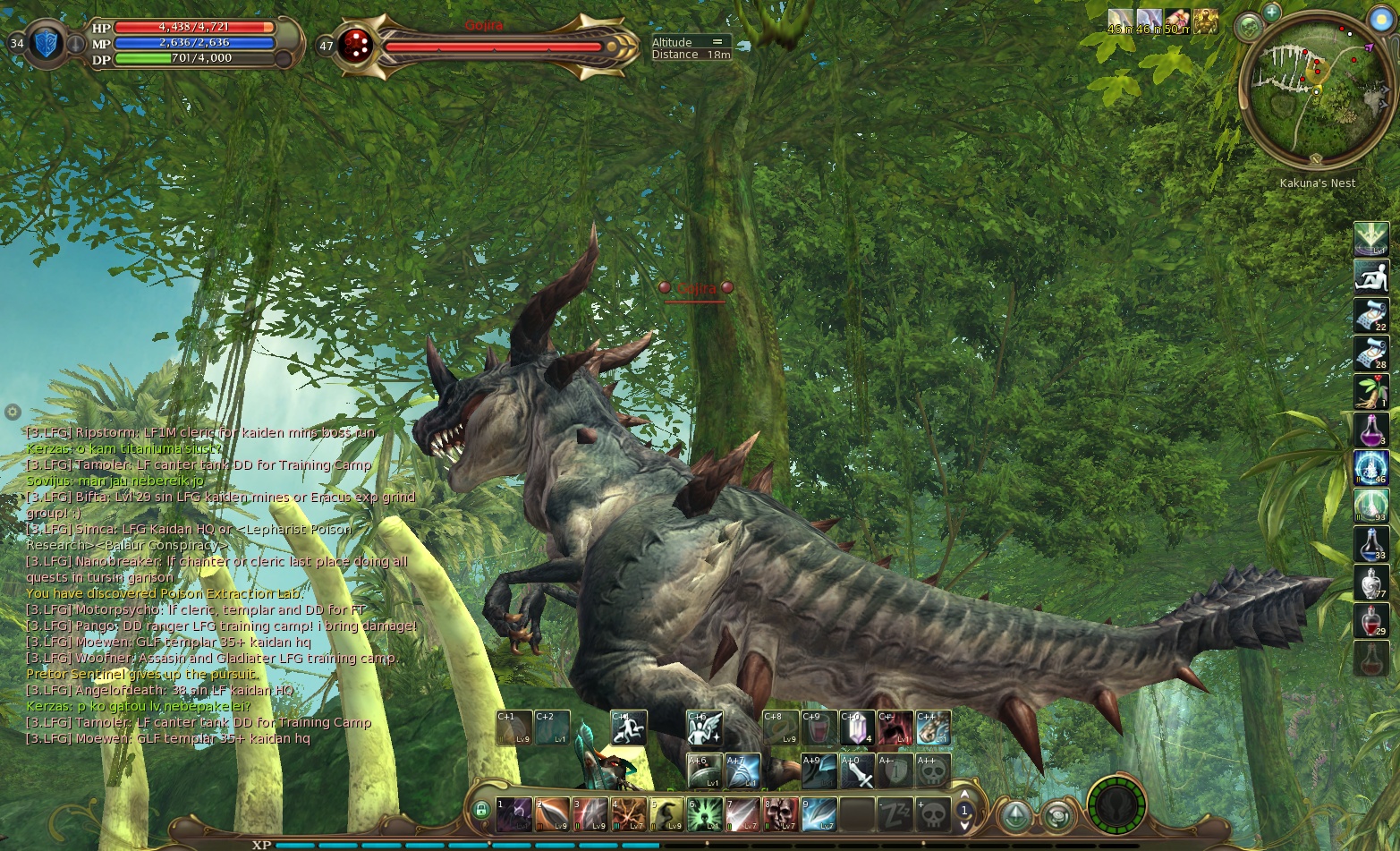The width and height of the screenshot is (1400, 851).
Task: Use the blue blade skill in slot 9
Action: coord(819,814)
